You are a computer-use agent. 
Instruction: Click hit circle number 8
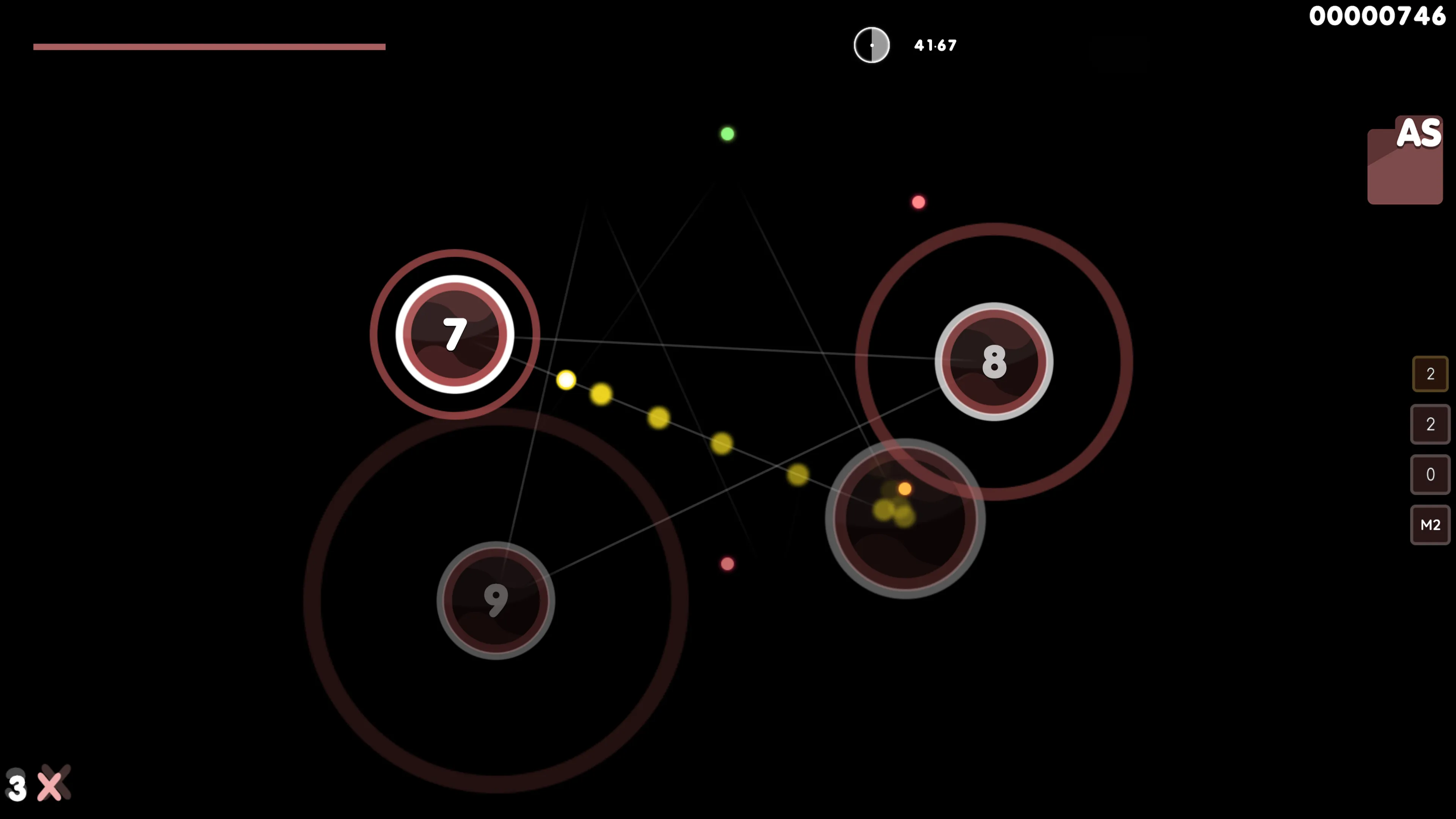tap(994, 362)
